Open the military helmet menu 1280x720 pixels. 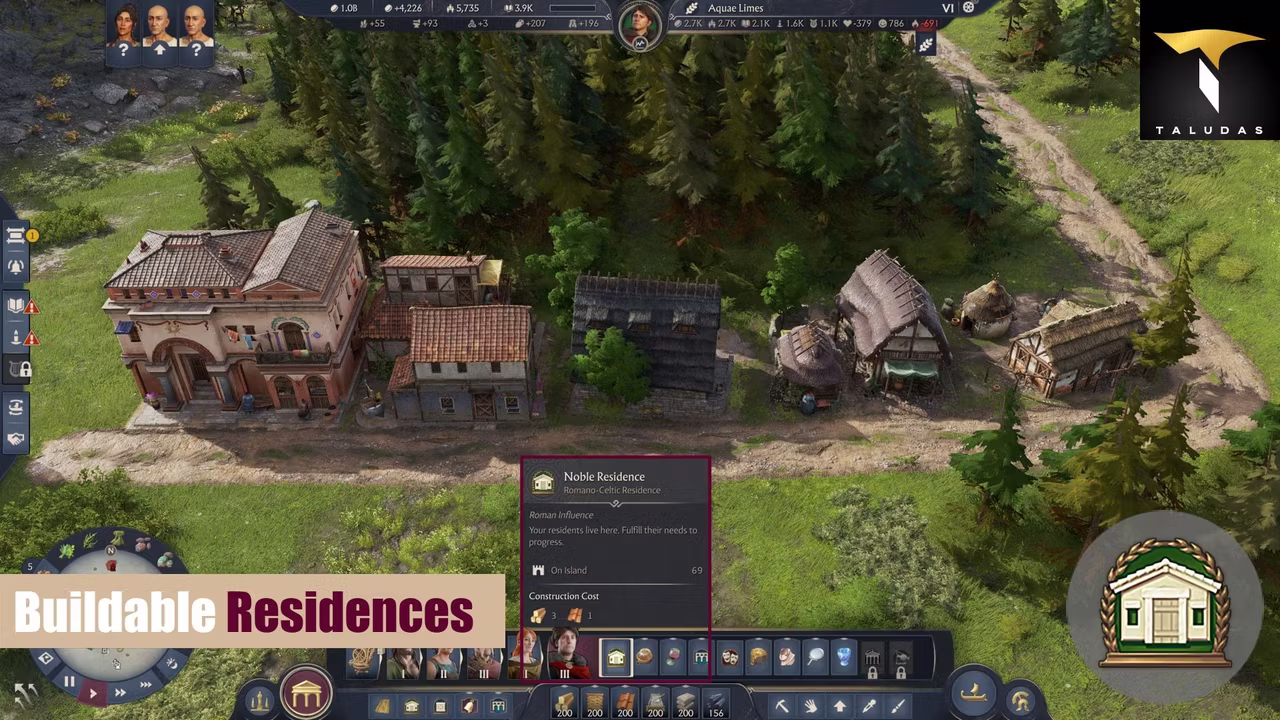(1021, 701)
